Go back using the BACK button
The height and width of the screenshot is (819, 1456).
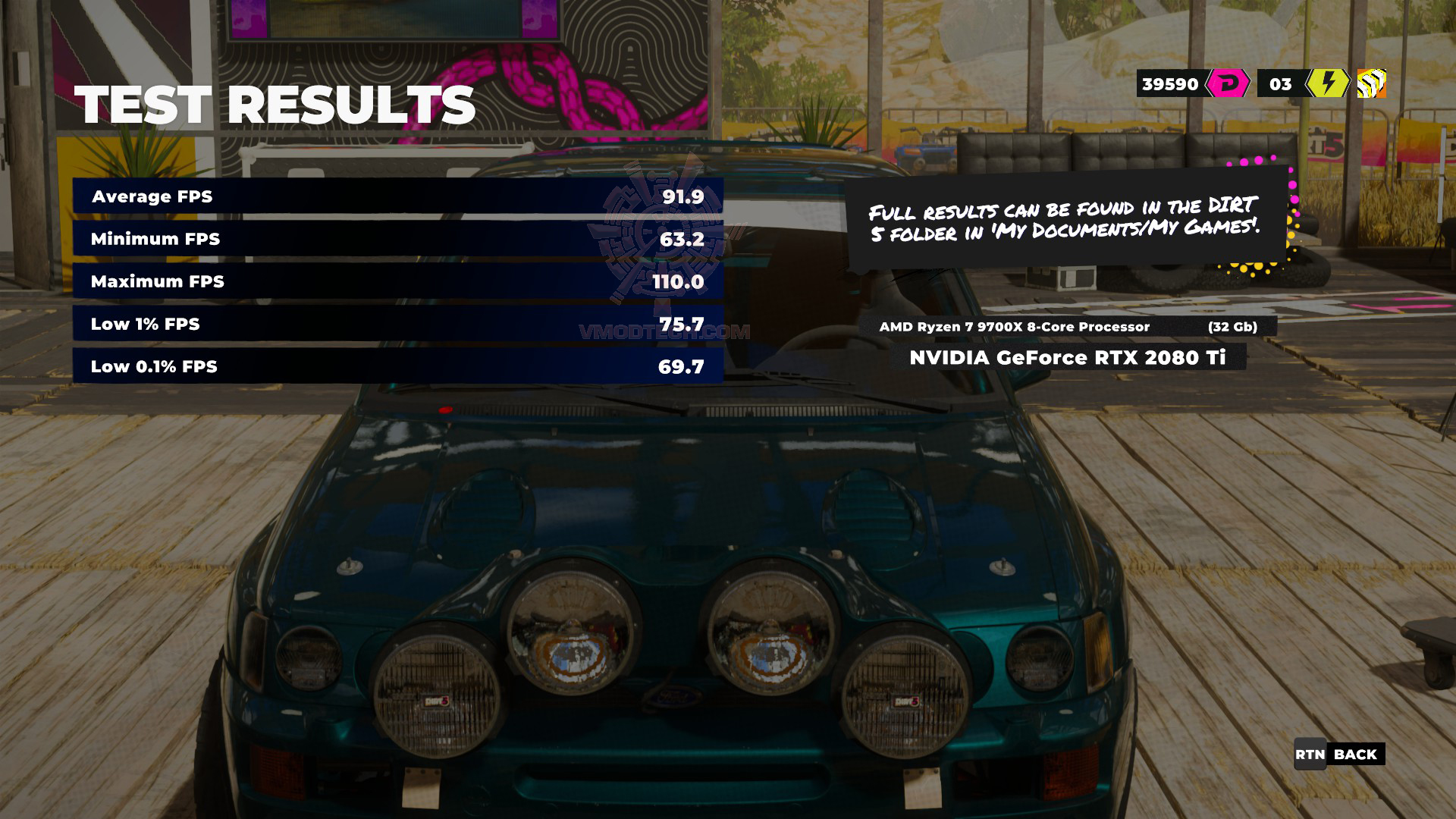pos(1339,754)
